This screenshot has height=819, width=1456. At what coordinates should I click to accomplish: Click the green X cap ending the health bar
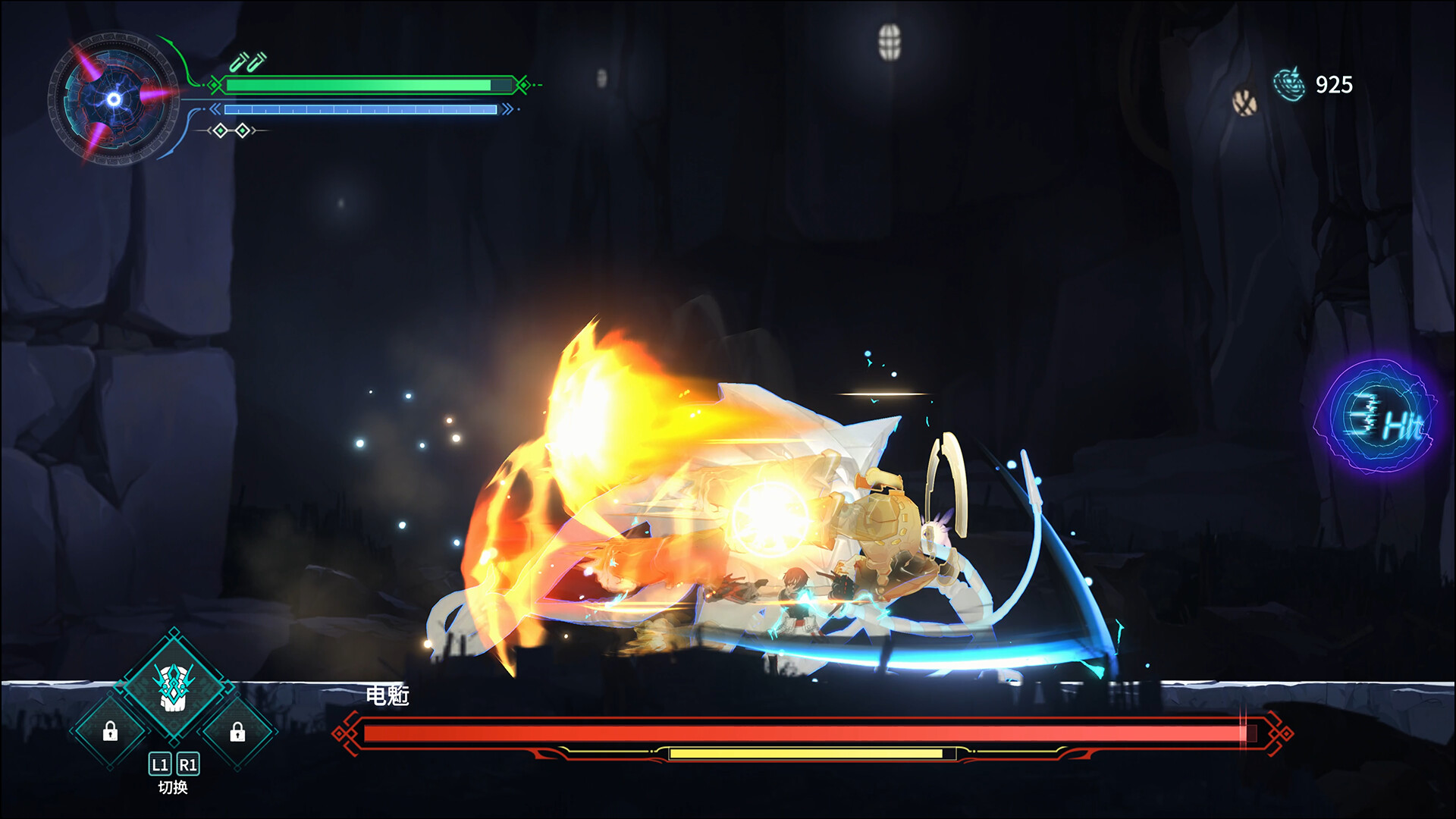[x=522, y=85]
